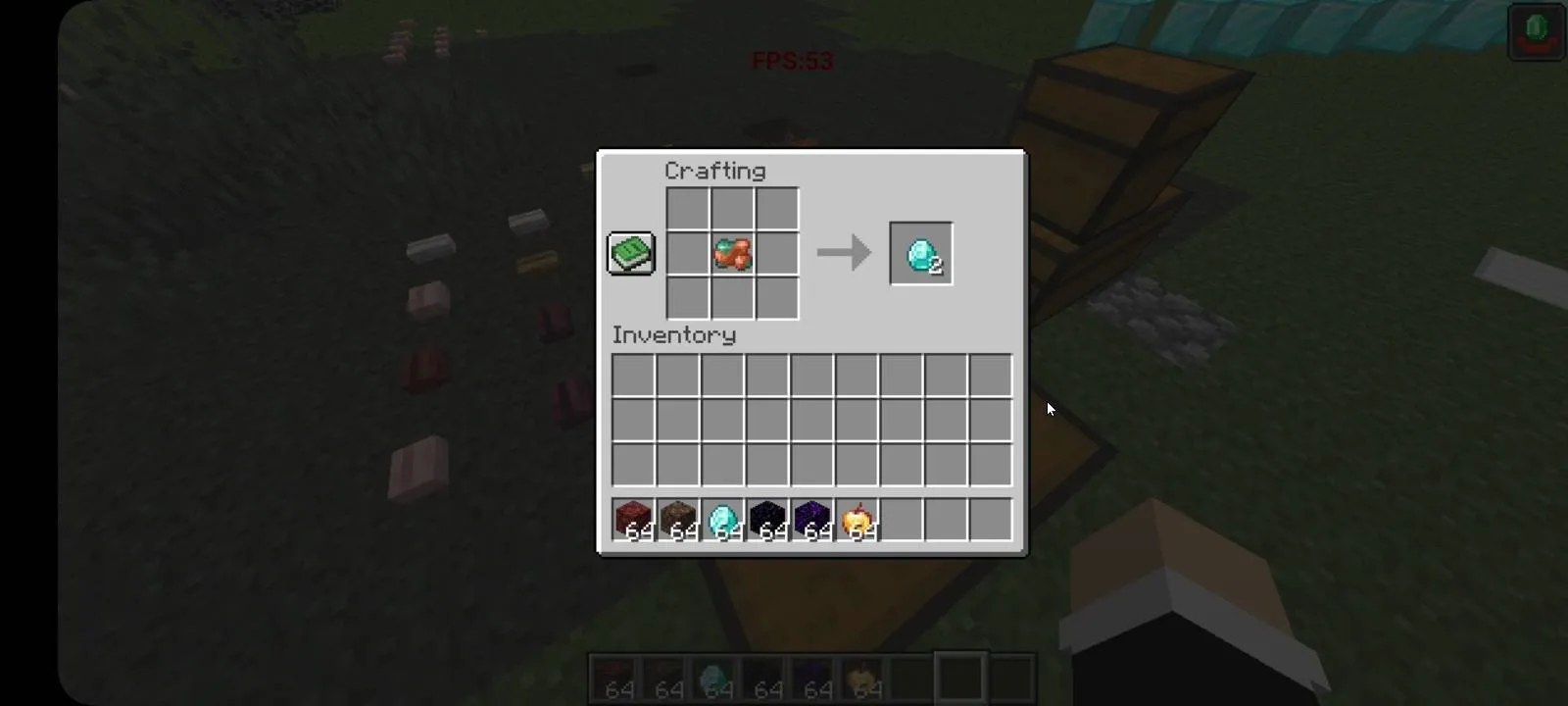Pick up the golden apple stack
Image resolution: width=1568 pixels, height=706 pixels.
(858, 520)
